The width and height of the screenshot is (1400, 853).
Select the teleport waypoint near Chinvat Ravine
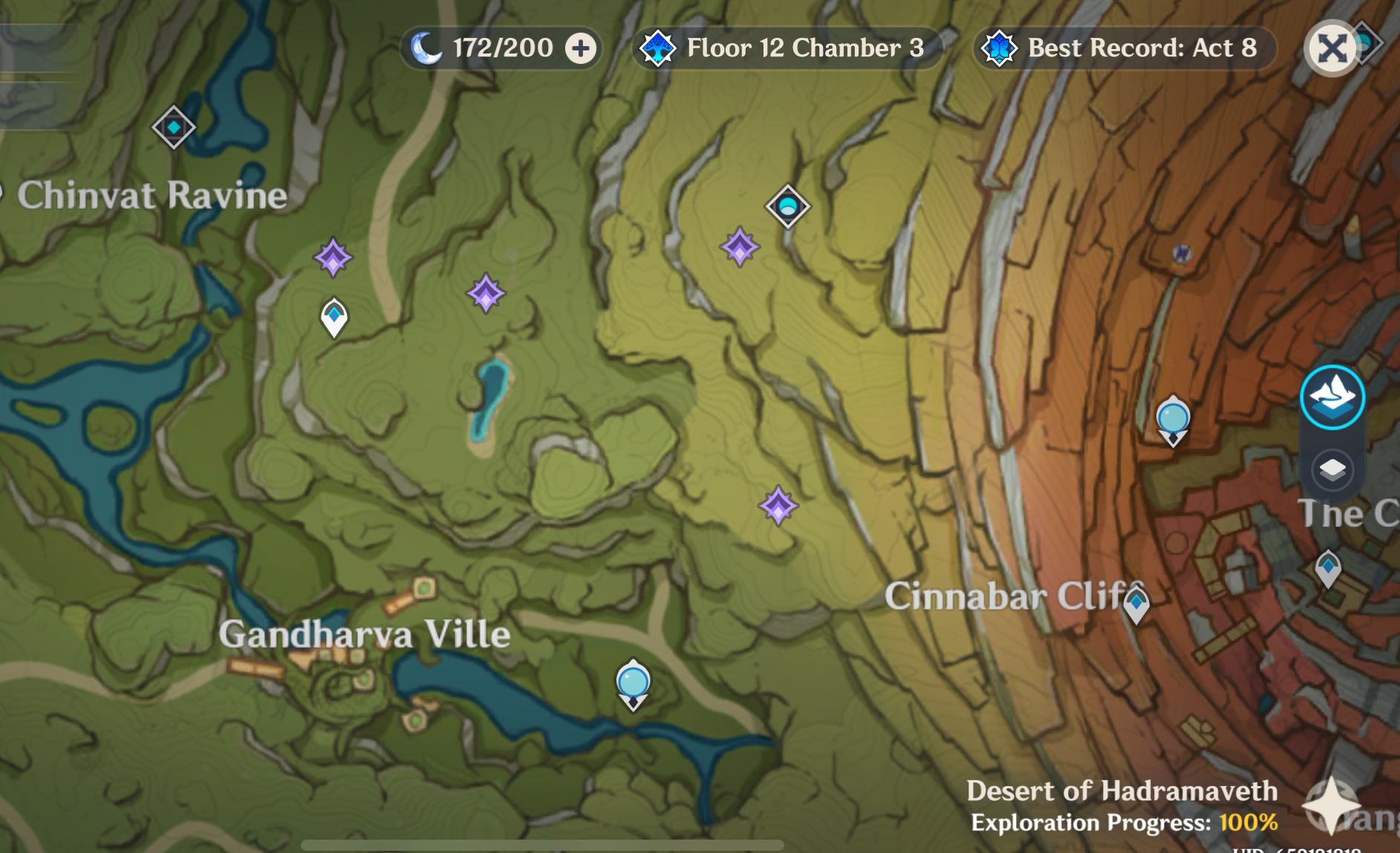click(174, 127)
